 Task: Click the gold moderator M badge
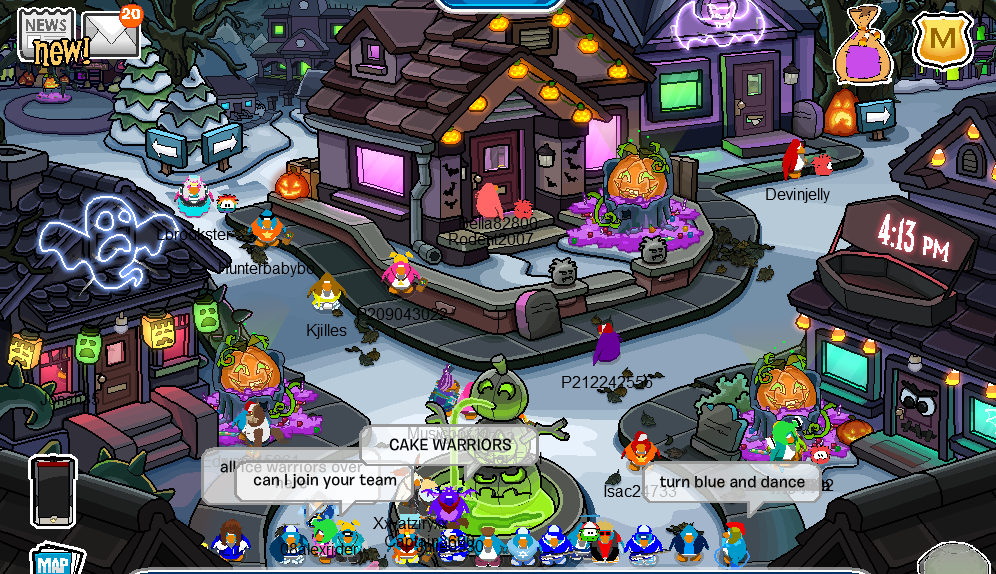pyautogui.click(x=942, y=40)
